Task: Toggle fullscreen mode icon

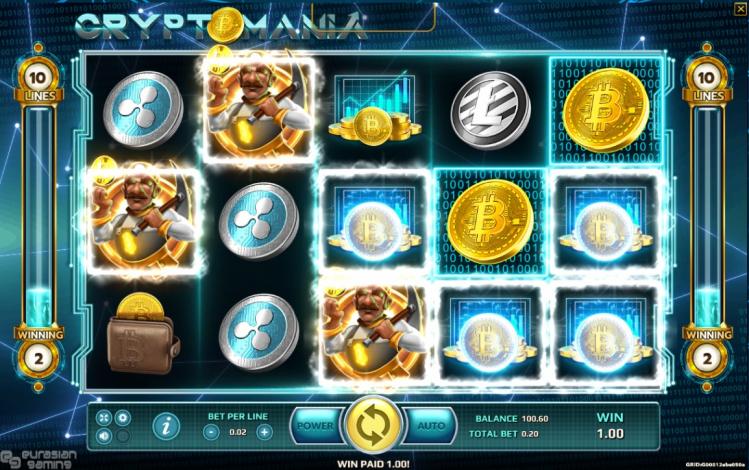Action: point(105,416)
